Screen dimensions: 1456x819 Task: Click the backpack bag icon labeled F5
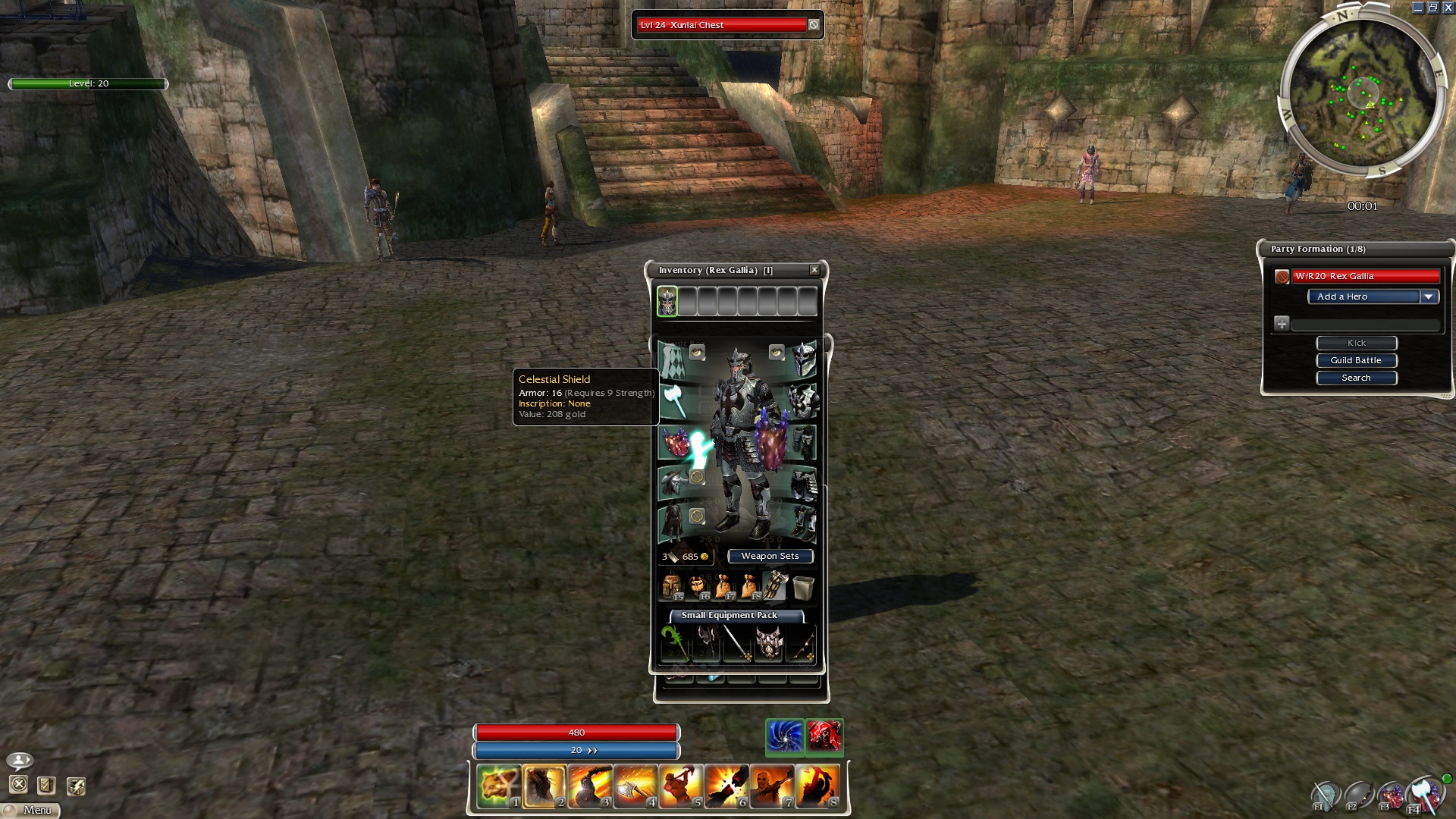[x=672, y=587]
